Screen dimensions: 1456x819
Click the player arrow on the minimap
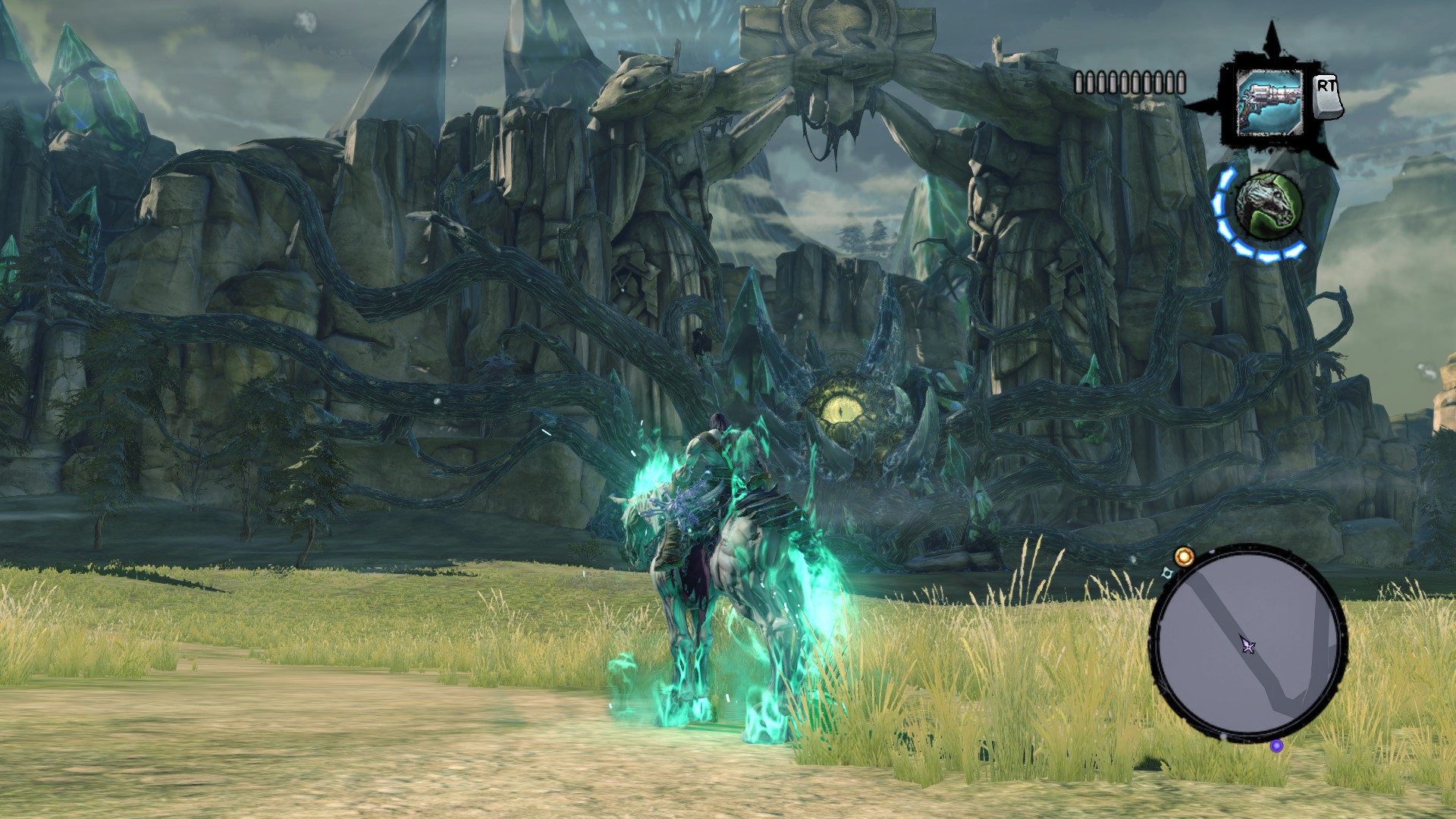(1247, 645)
